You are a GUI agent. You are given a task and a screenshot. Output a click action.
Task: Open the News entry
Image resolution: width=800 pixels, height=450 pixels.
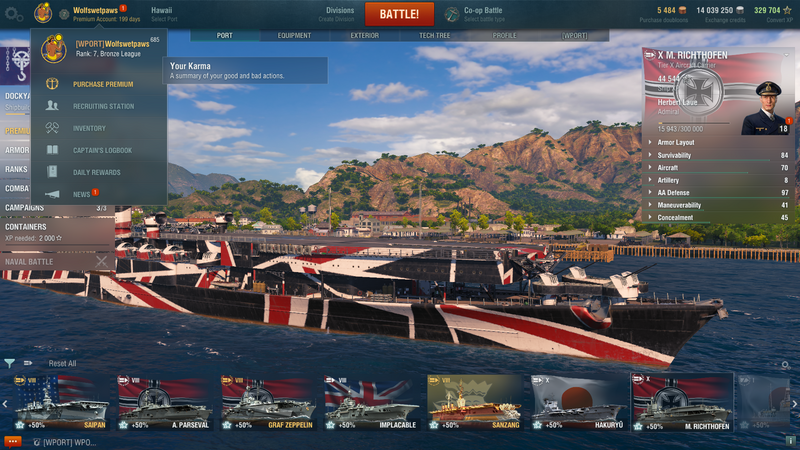pyautogui.click(x=81, y=194)
